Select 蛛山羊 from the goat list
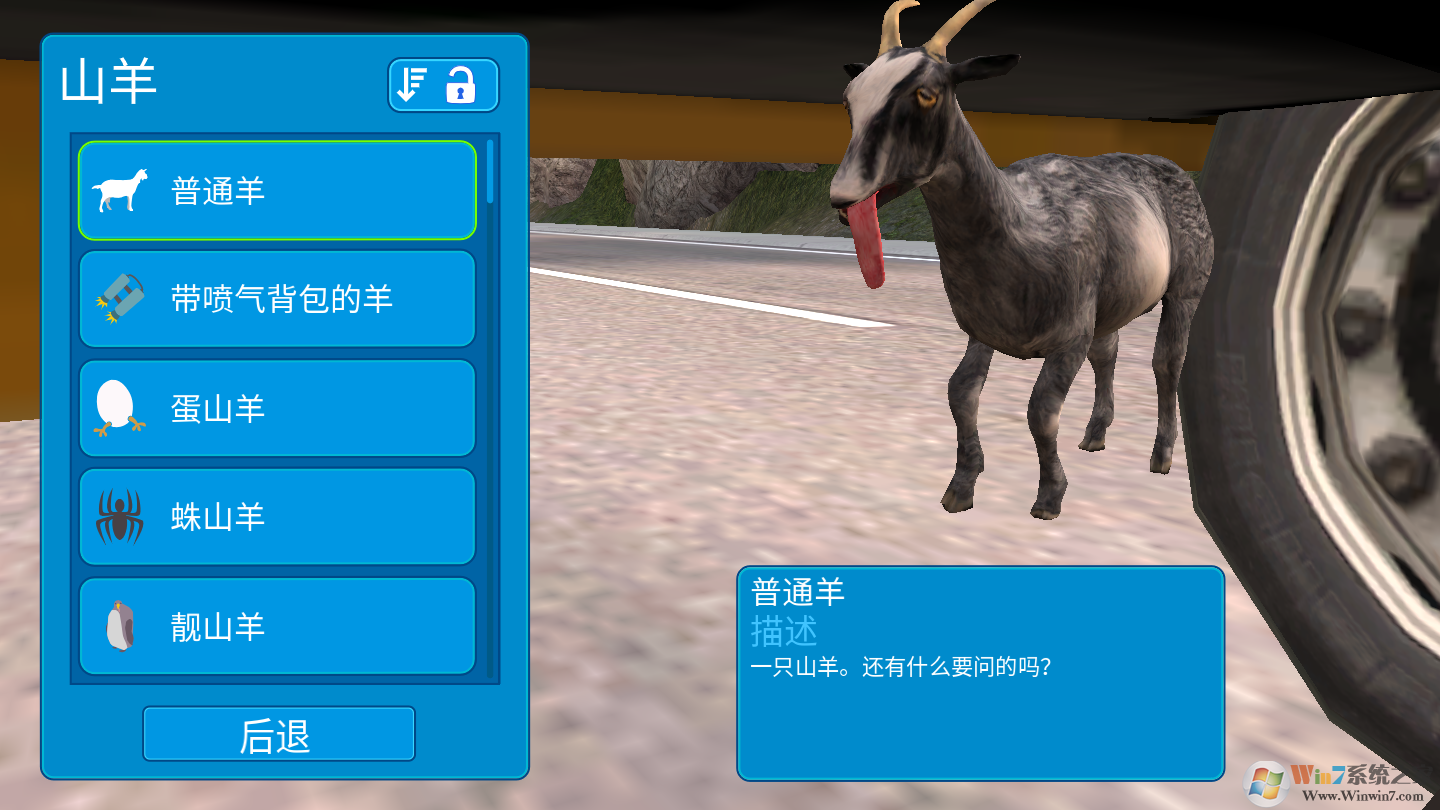Screen dimensions: 1440x810 pos(277,517)
